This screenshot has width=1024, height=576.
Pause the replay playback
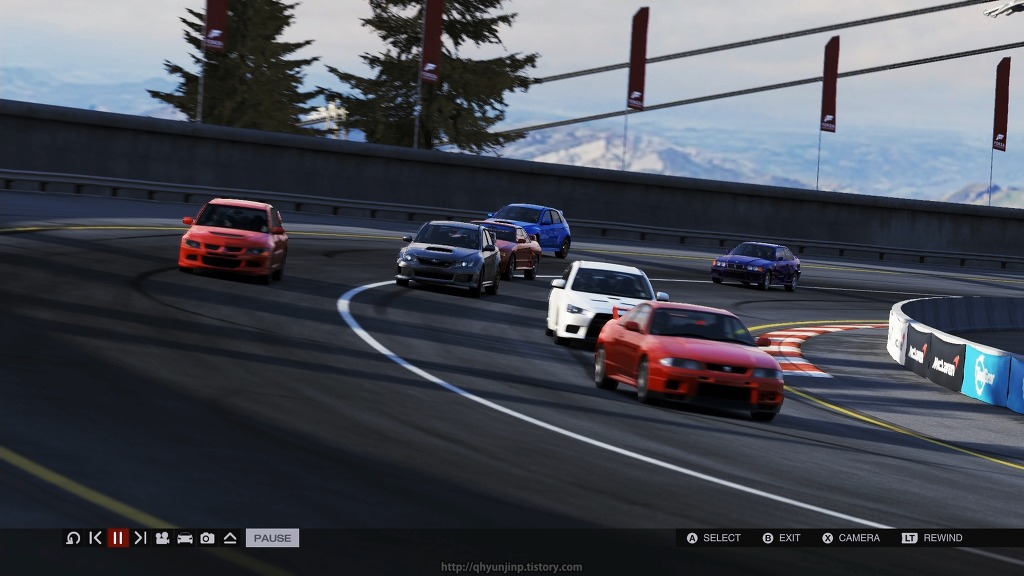[x=118, y=538]
